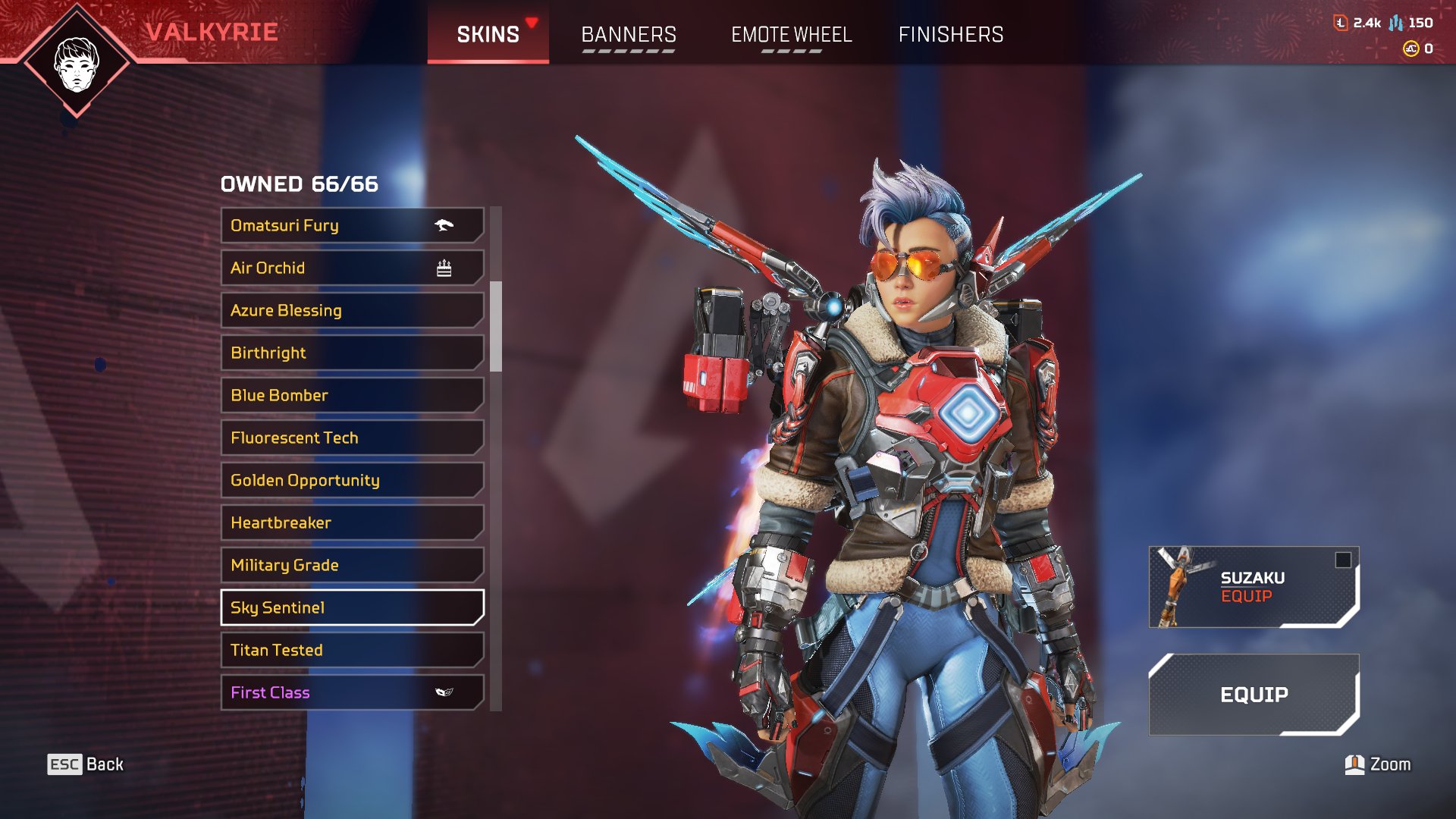The height and width of the screenshot is (819, 1456).
Task: Select the Blue Bomber skin
Action: (352, 395)
